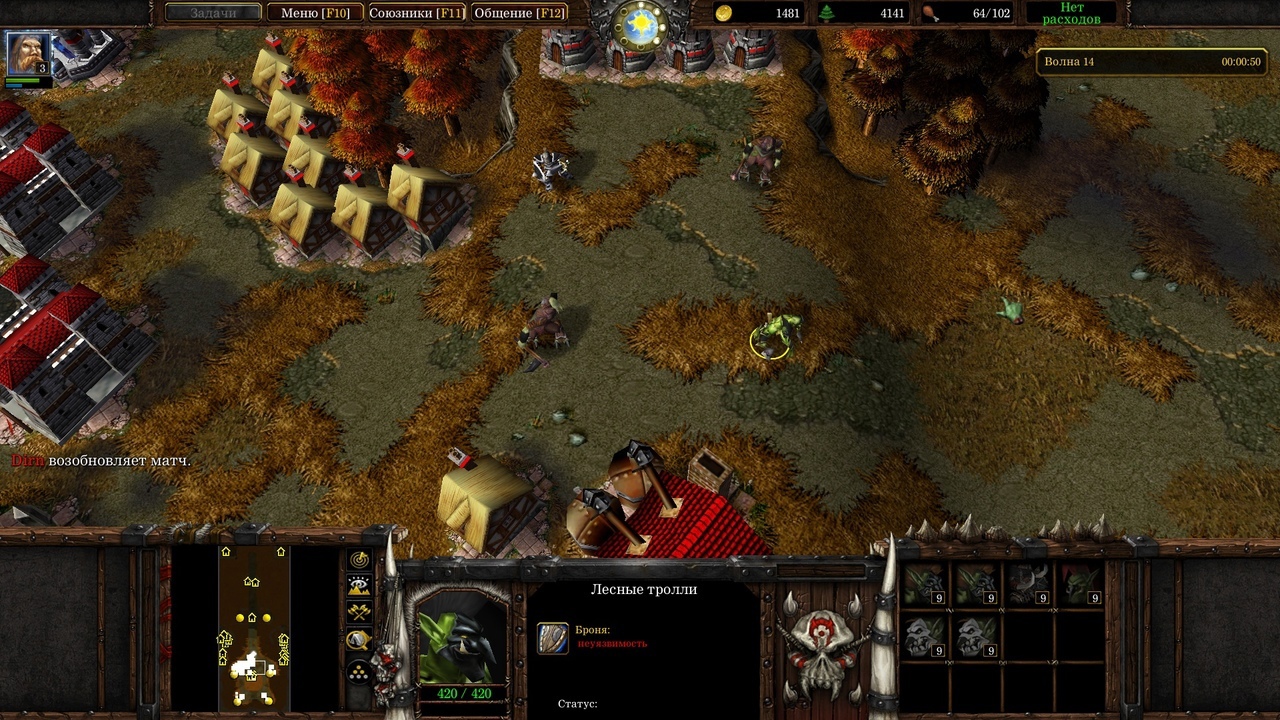Open the Союзники [F11] allies panel
This screenshot has height=720, width=1280.
(x=415, y=13)
